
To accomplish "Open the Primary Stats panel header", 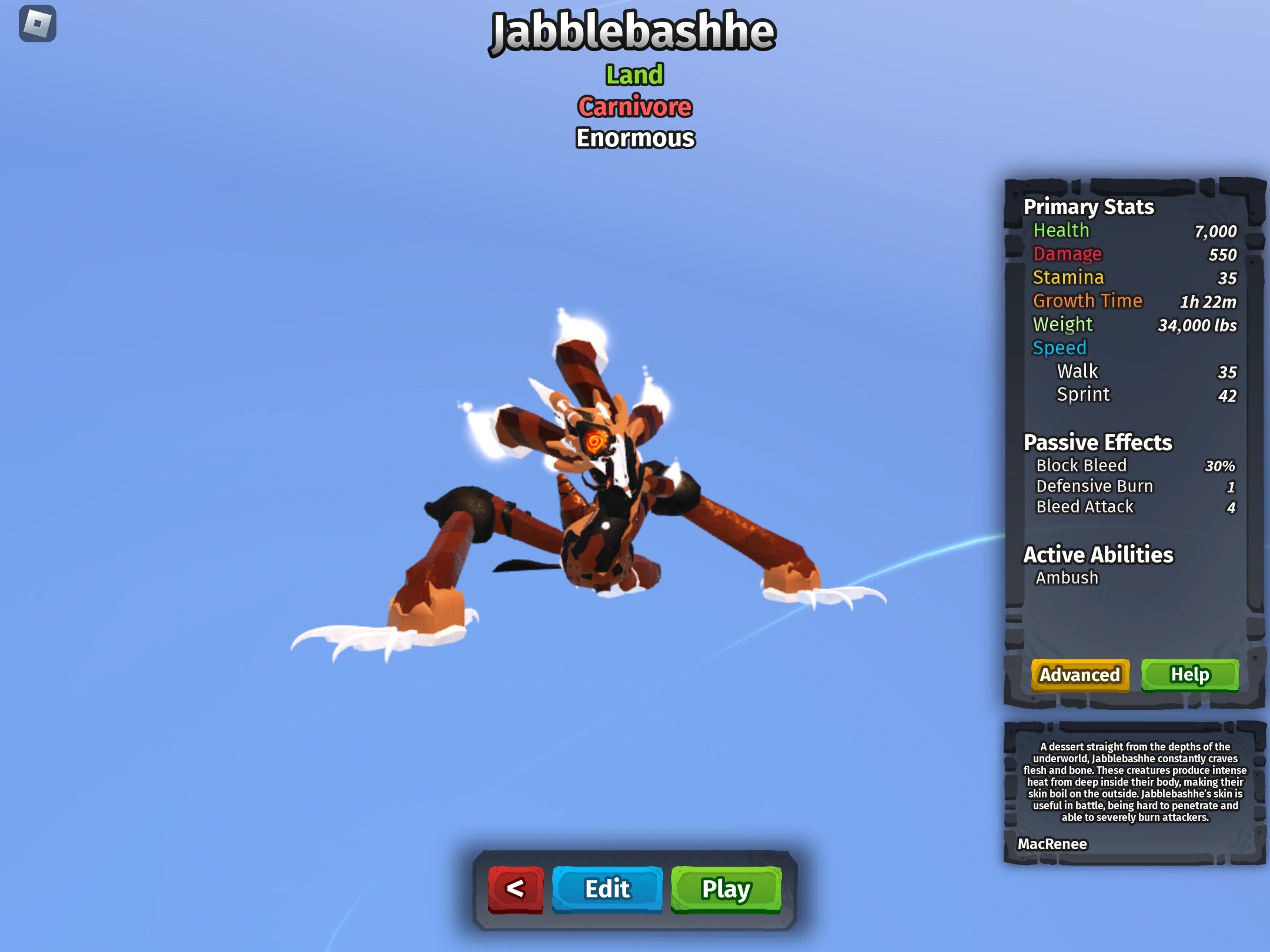I will click(x=1088, y=207).
